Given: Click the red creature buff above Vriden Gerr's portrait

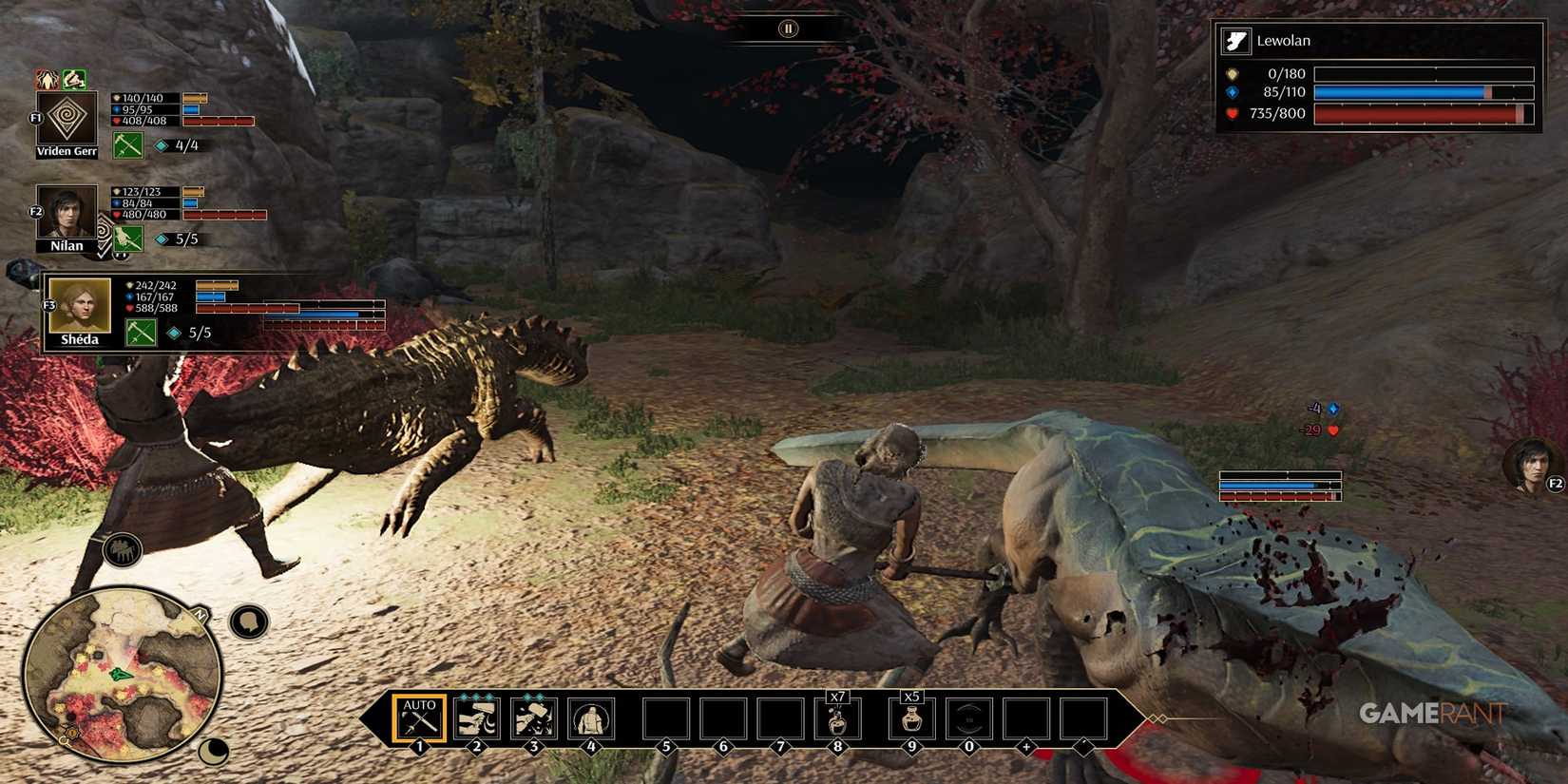Looking at the screenshot, I should 45,78.
